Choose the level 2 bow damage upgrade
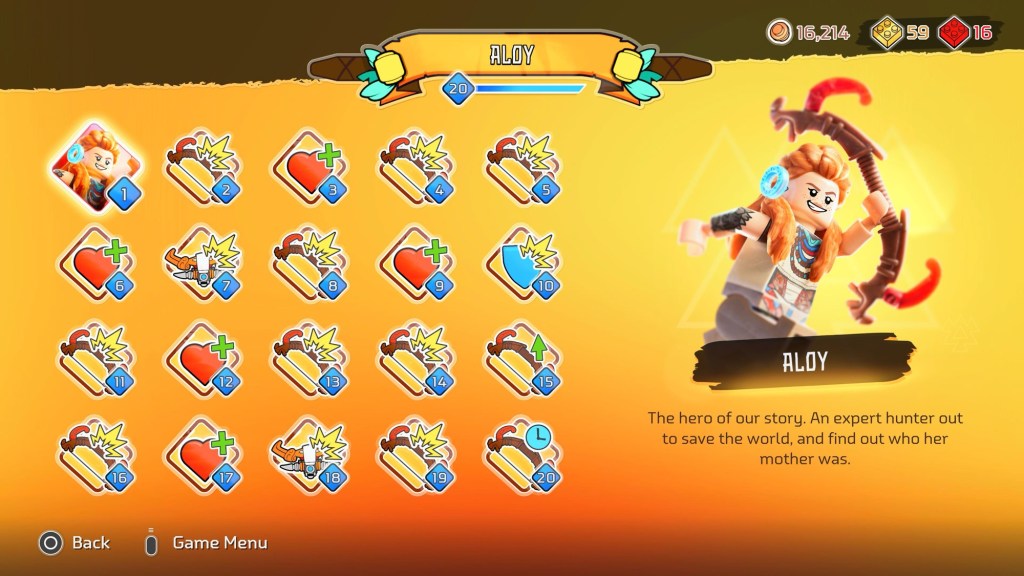1024x576 pixels. (x=200, y=168)
